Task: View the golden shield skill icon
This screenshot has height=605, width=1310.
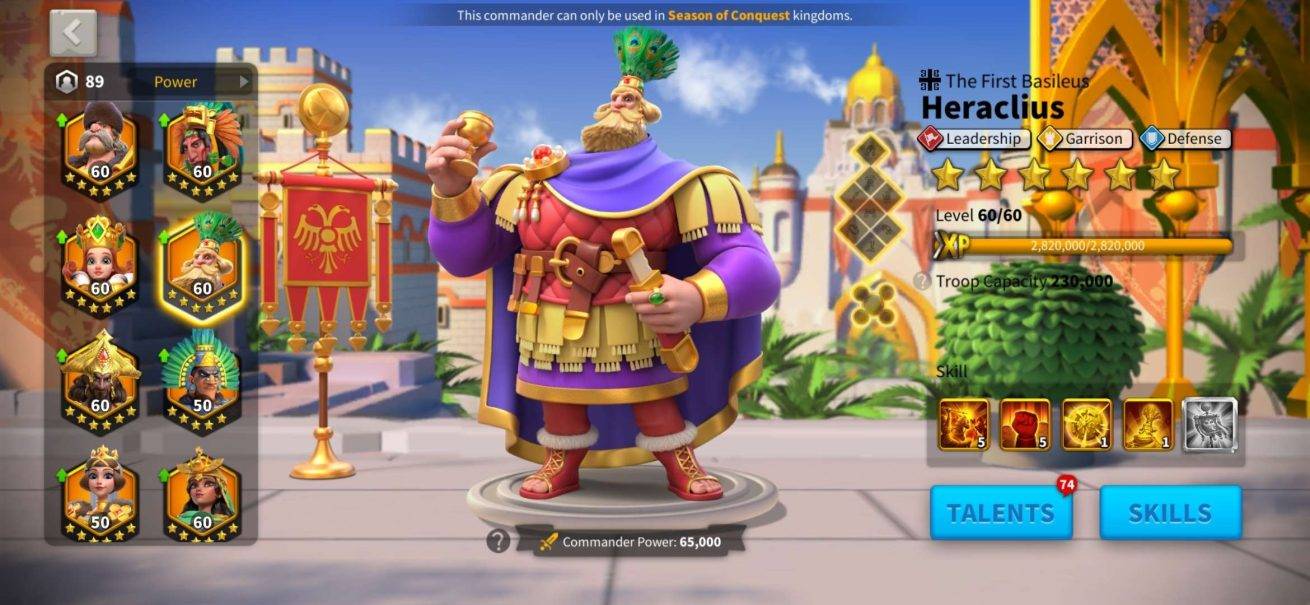Action: click(1087, 424)
